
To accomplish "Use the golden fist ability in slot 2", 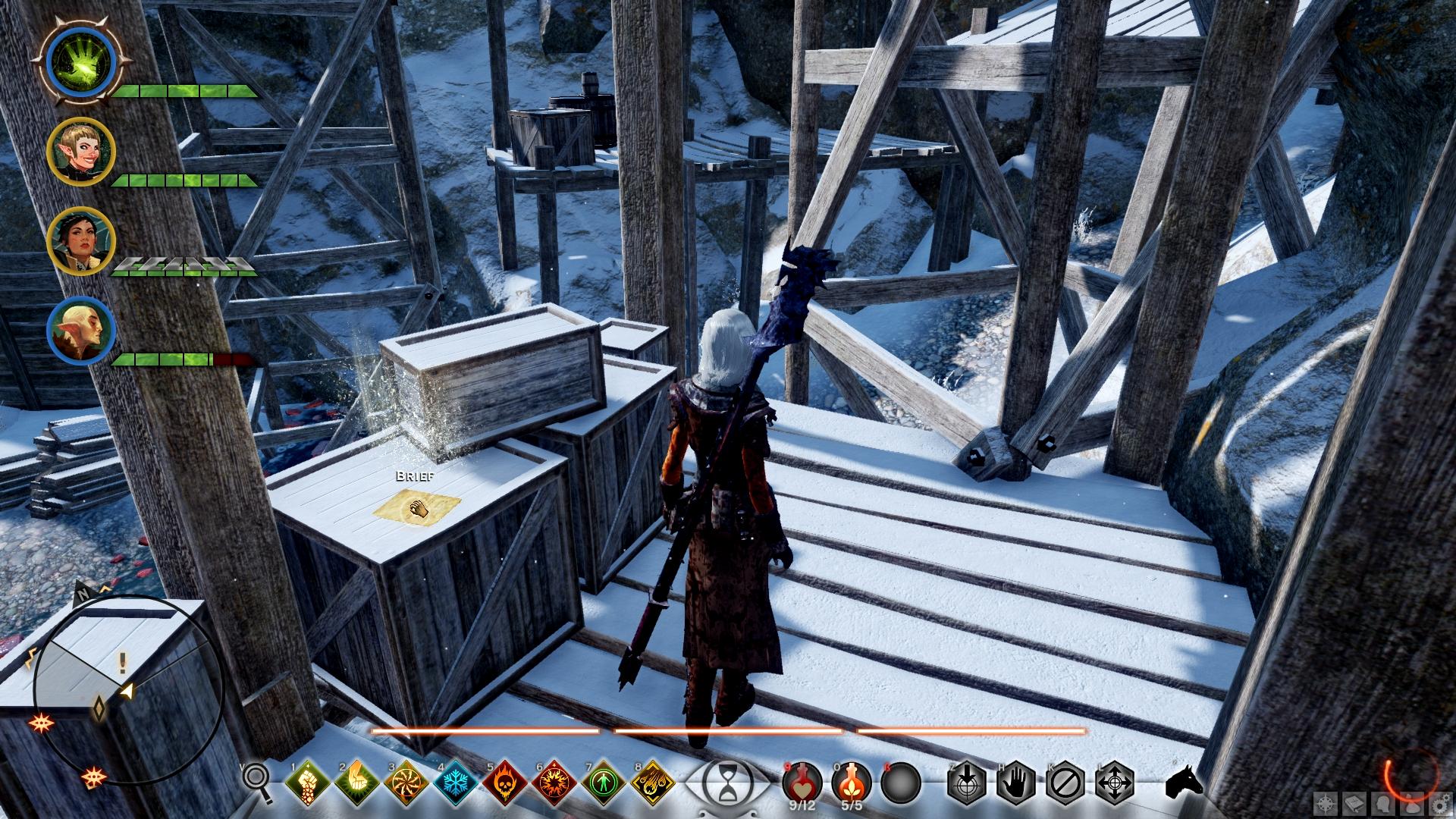I will [355, 782].
